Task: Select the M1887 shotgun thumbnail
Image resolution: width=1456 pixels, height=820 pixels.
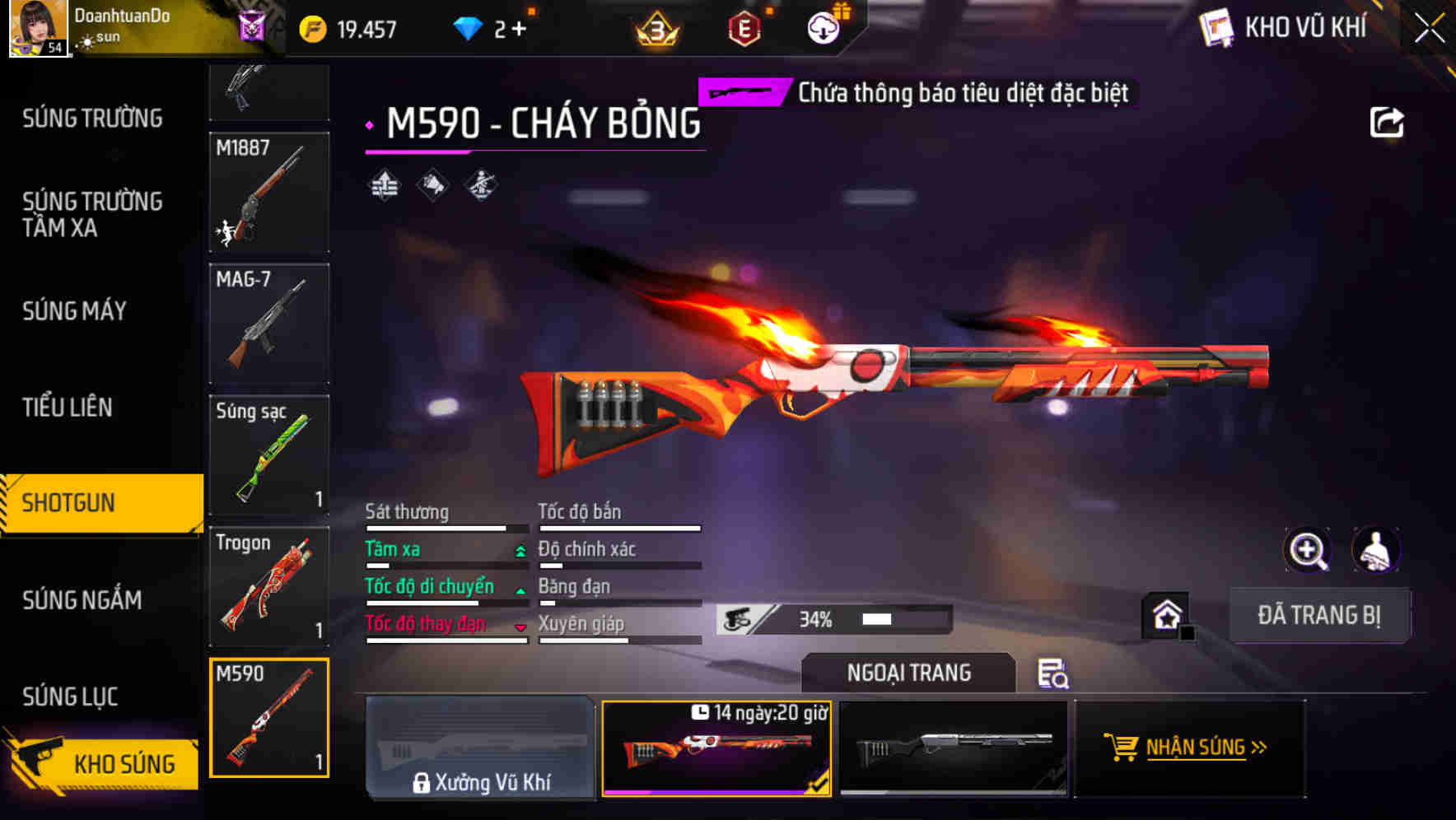Action: click(x=268, y=193)
